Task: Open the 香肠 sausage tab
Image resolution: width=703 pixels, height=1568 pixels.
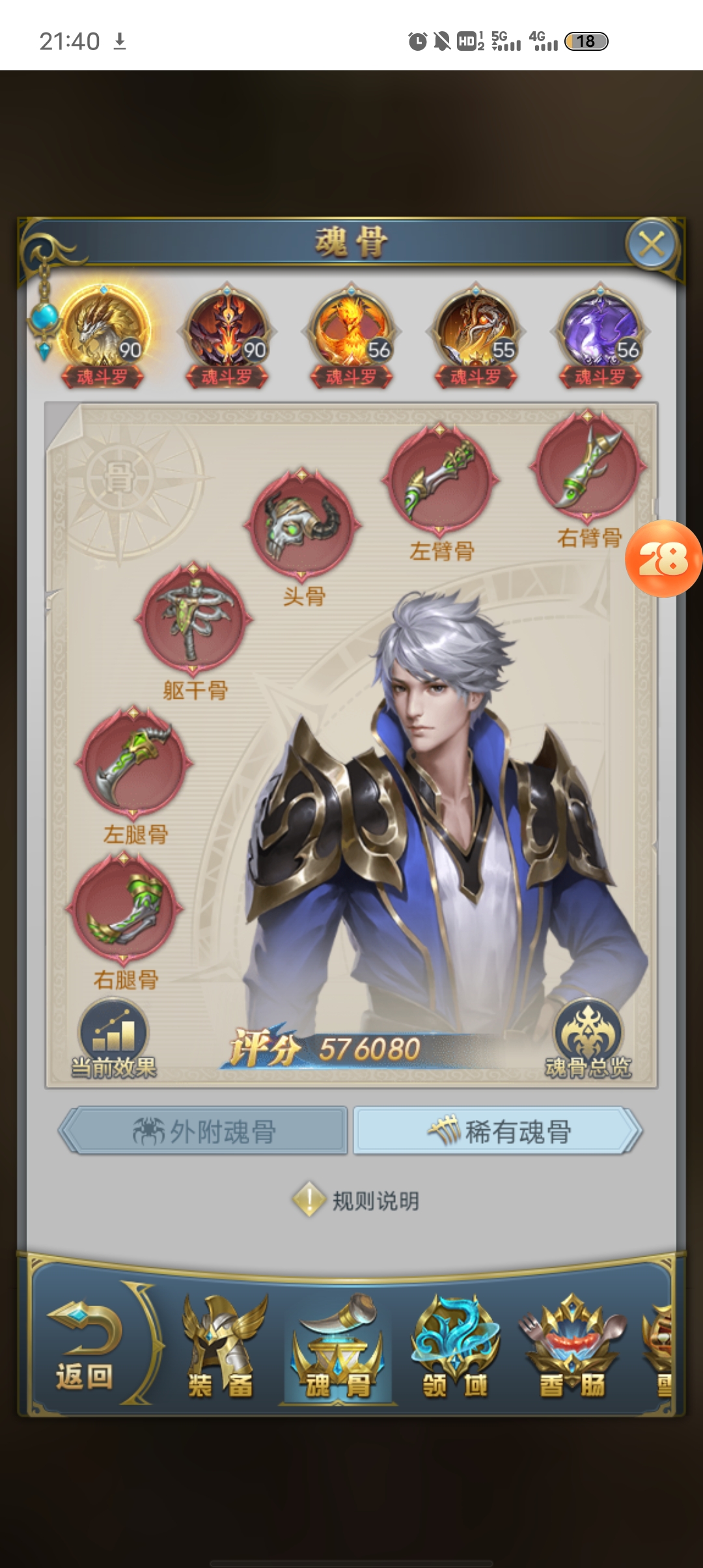Action: [x=572, y=1349]
